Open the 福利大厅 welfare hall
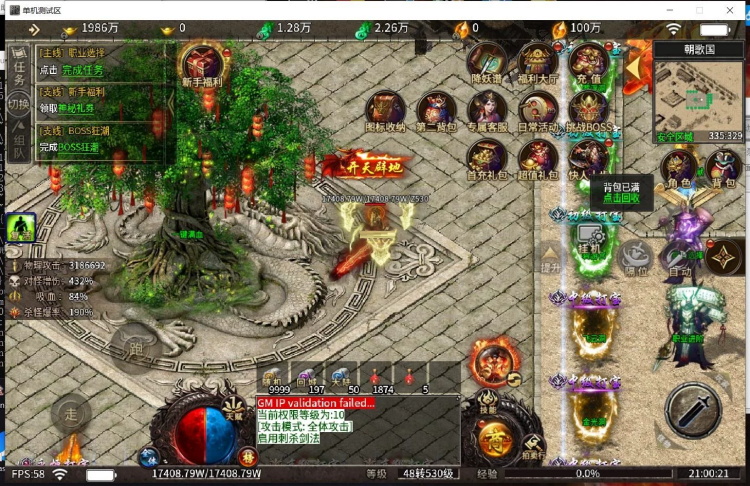The width and height of the screenshot is (750, 486). [x=538, y=62]
